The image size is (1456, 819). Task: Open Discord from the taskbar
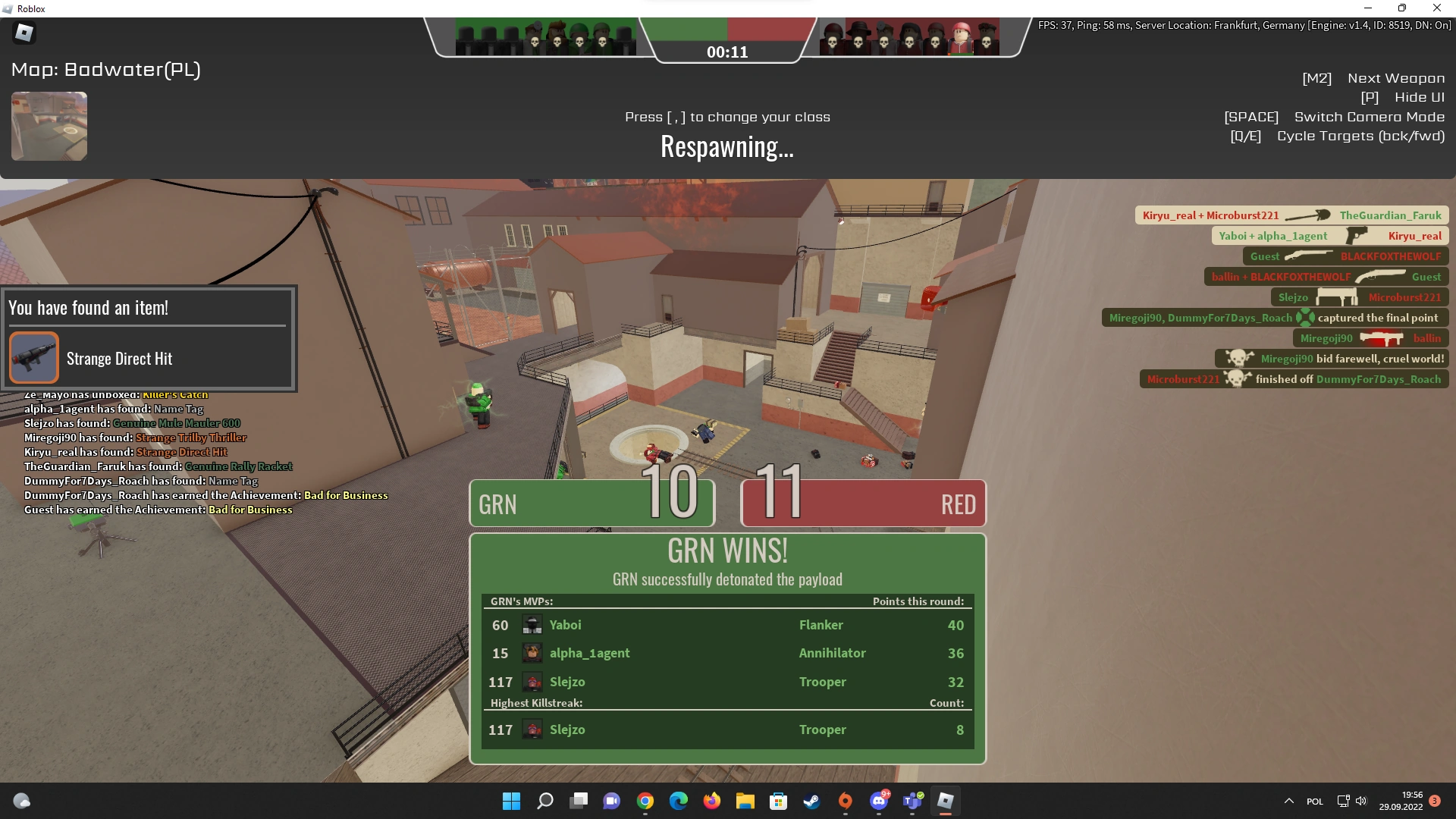pyautogui.click(x=879, y=801)
